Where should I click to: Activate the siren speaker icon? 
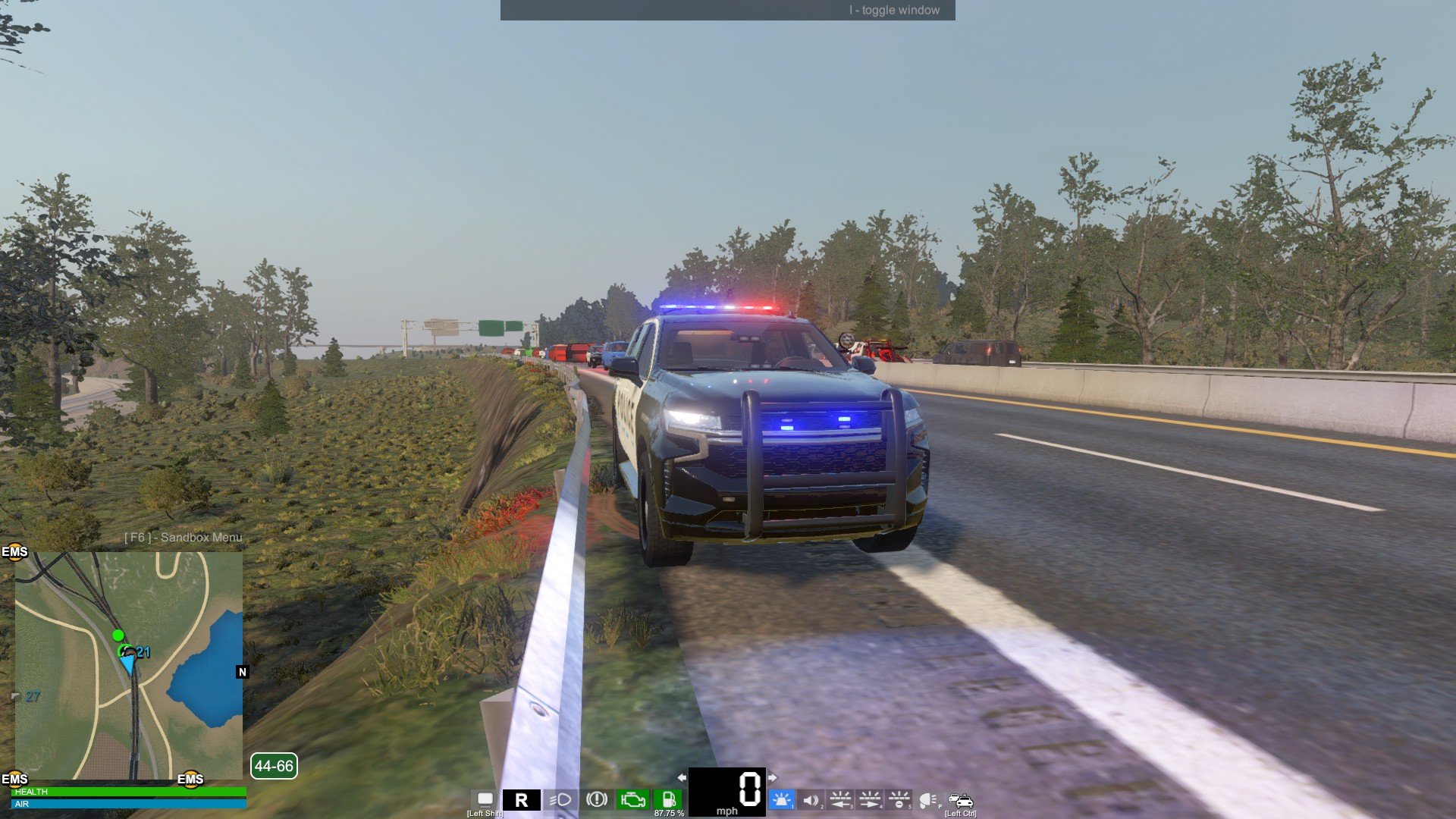pos(811,799)
